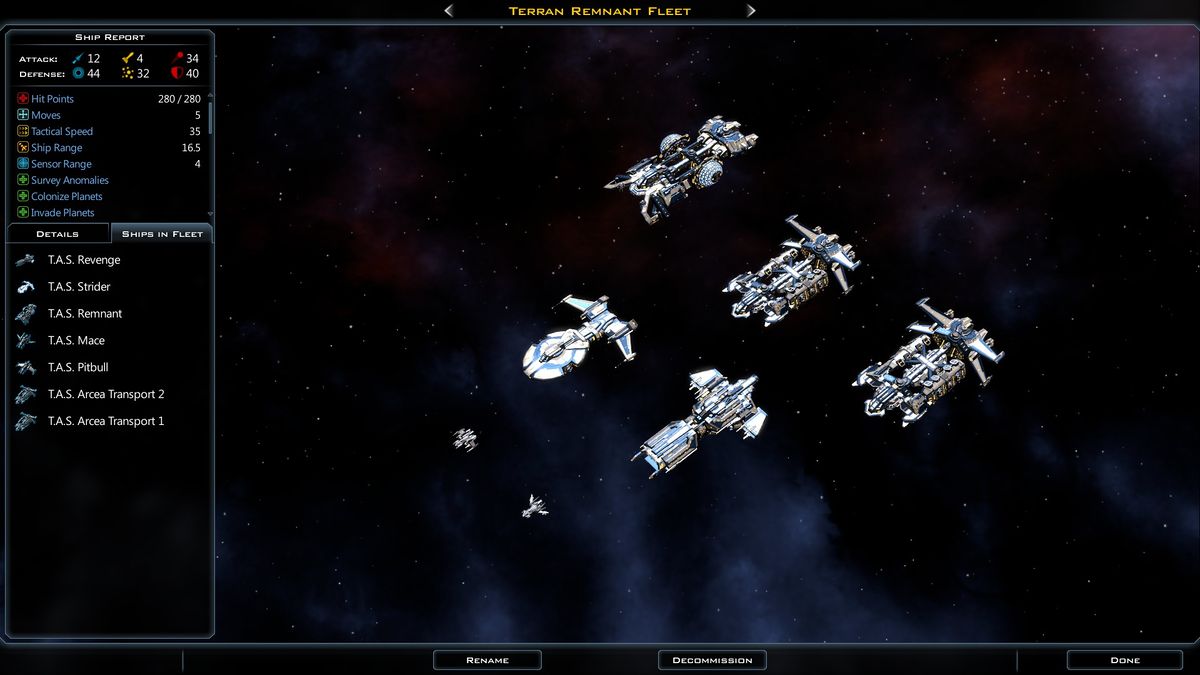Click the T.A.S. Pitbull entry

tap(78, 368)
